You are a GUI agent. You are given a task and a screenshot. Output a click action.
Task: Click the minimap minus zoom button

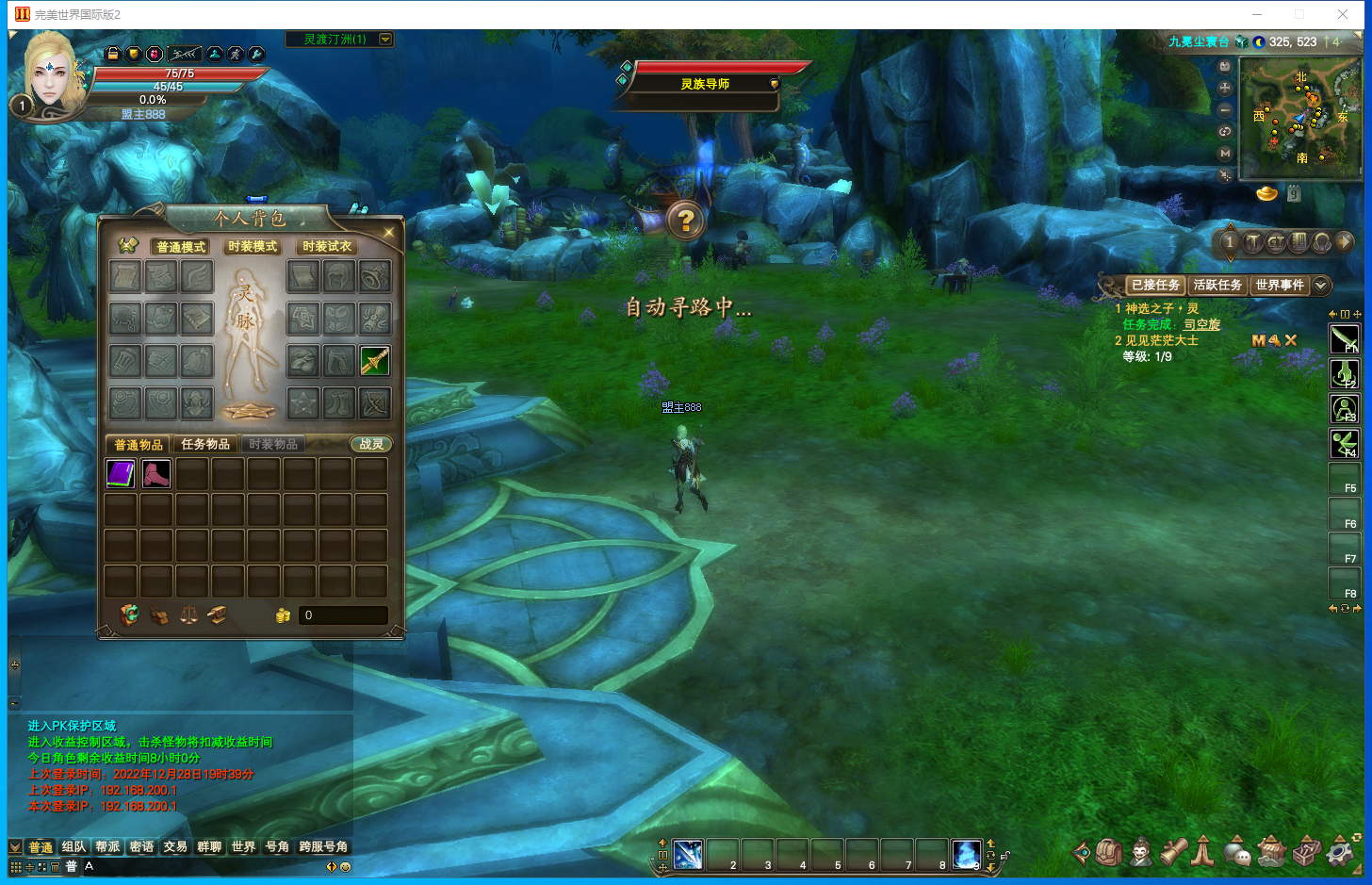[1225, 110]
